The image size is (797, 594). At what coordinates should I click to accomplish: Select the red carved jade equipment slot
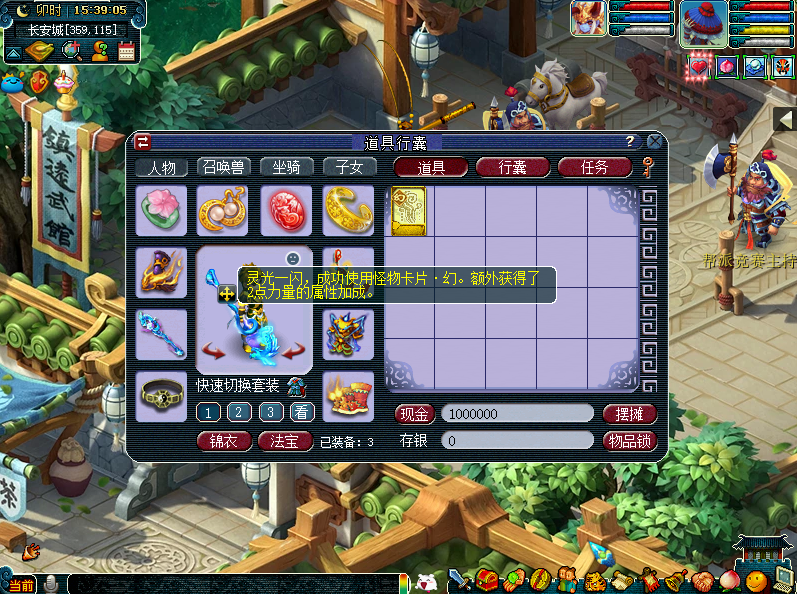[x=286, y=210]
